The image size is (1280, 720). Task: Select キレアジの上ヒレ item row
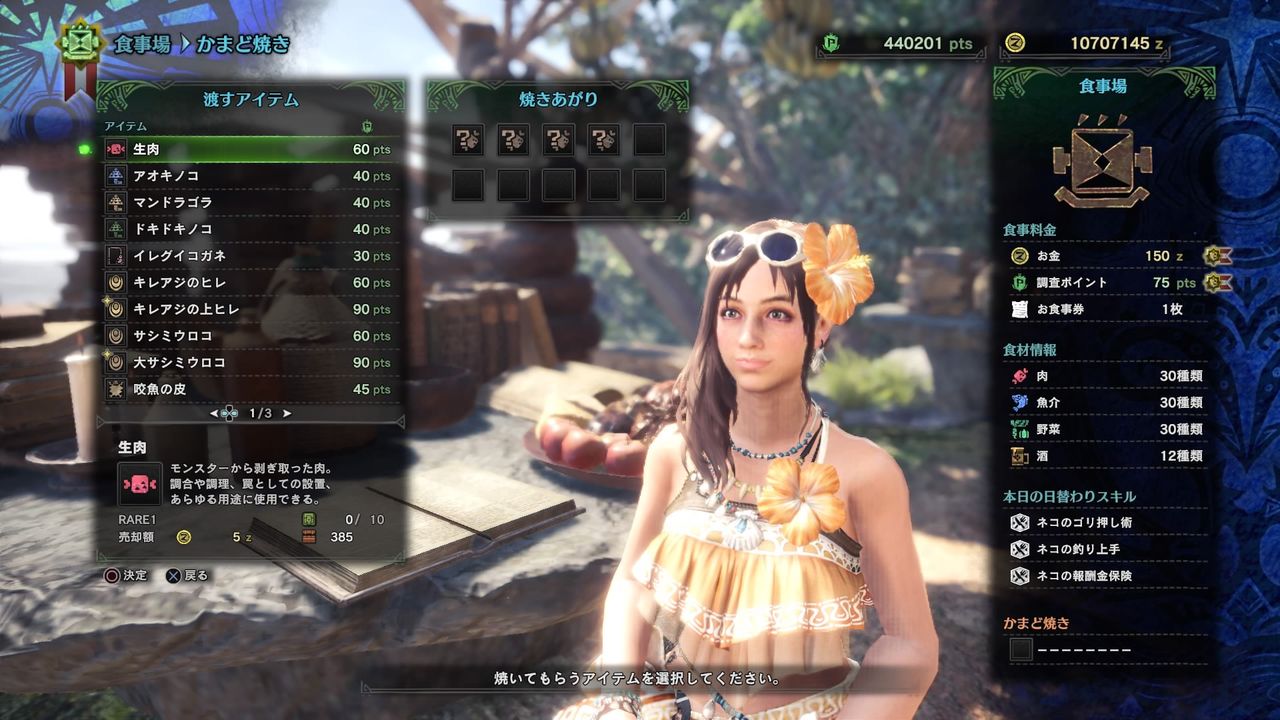pos(250,309)
